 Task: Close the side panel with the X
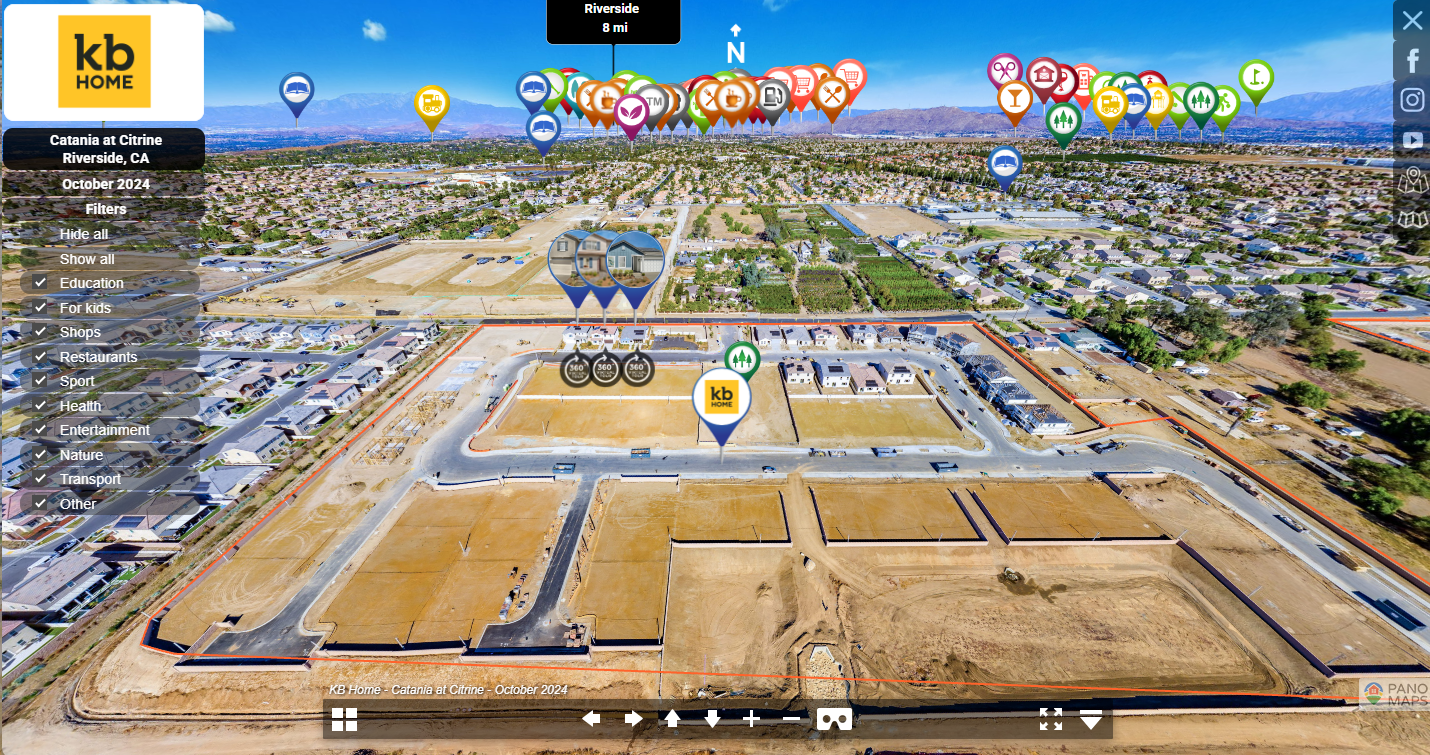tap(1412, 20)
